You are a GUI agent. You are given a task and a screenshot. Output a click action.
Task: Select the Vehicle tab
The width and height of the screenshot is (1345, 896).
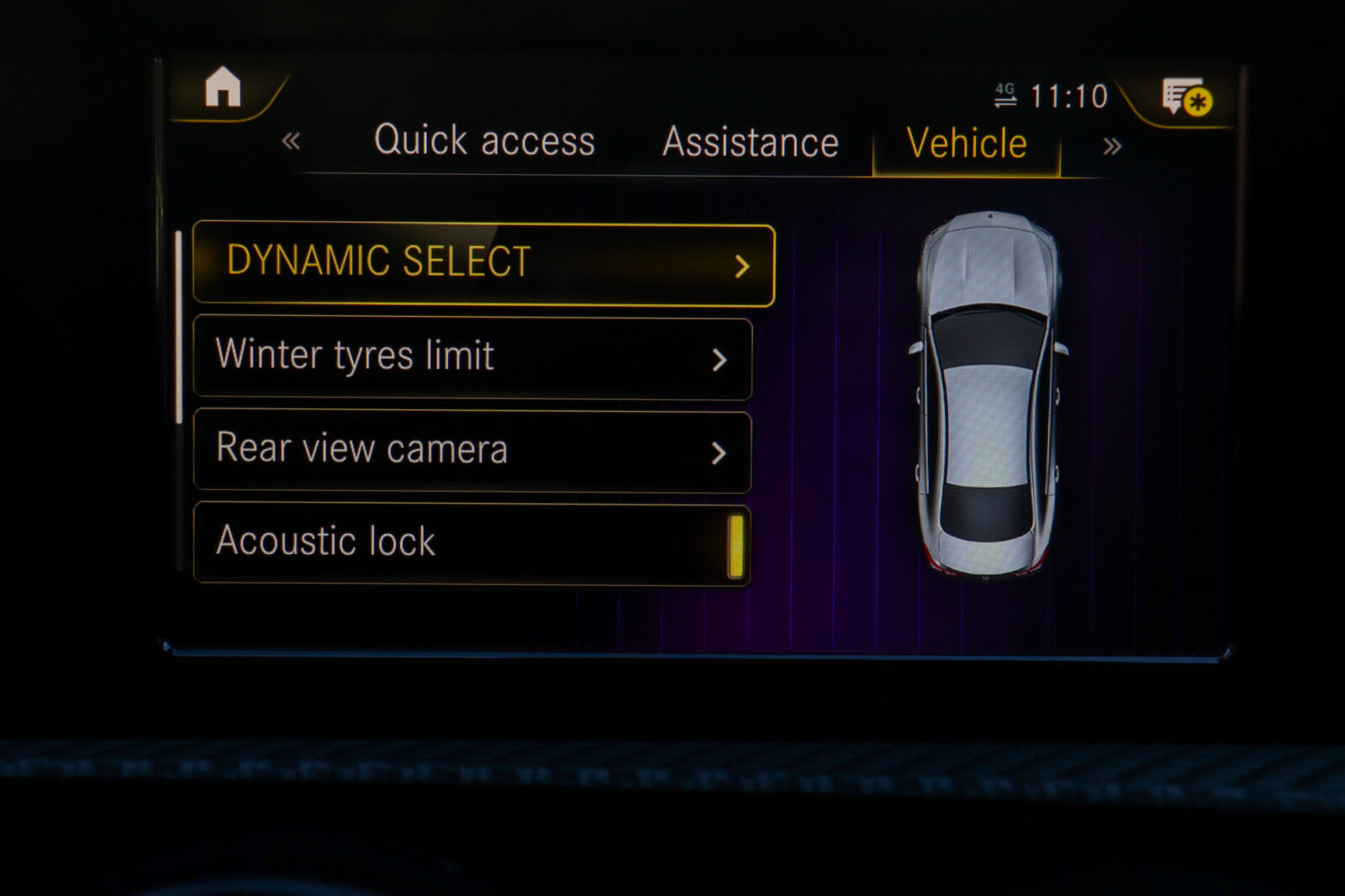pyautogui.click(x=967, y=144)
